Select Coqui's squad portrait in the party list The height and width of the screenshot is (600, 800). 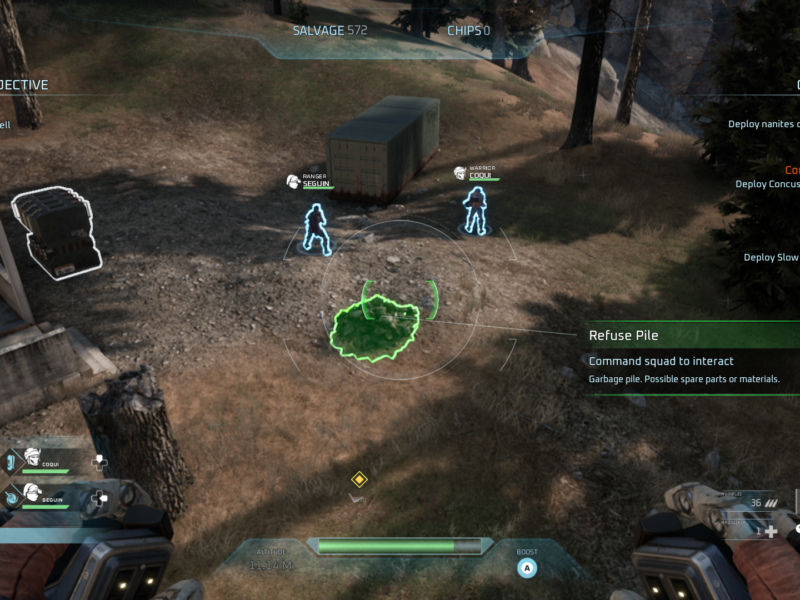point(32,458)
